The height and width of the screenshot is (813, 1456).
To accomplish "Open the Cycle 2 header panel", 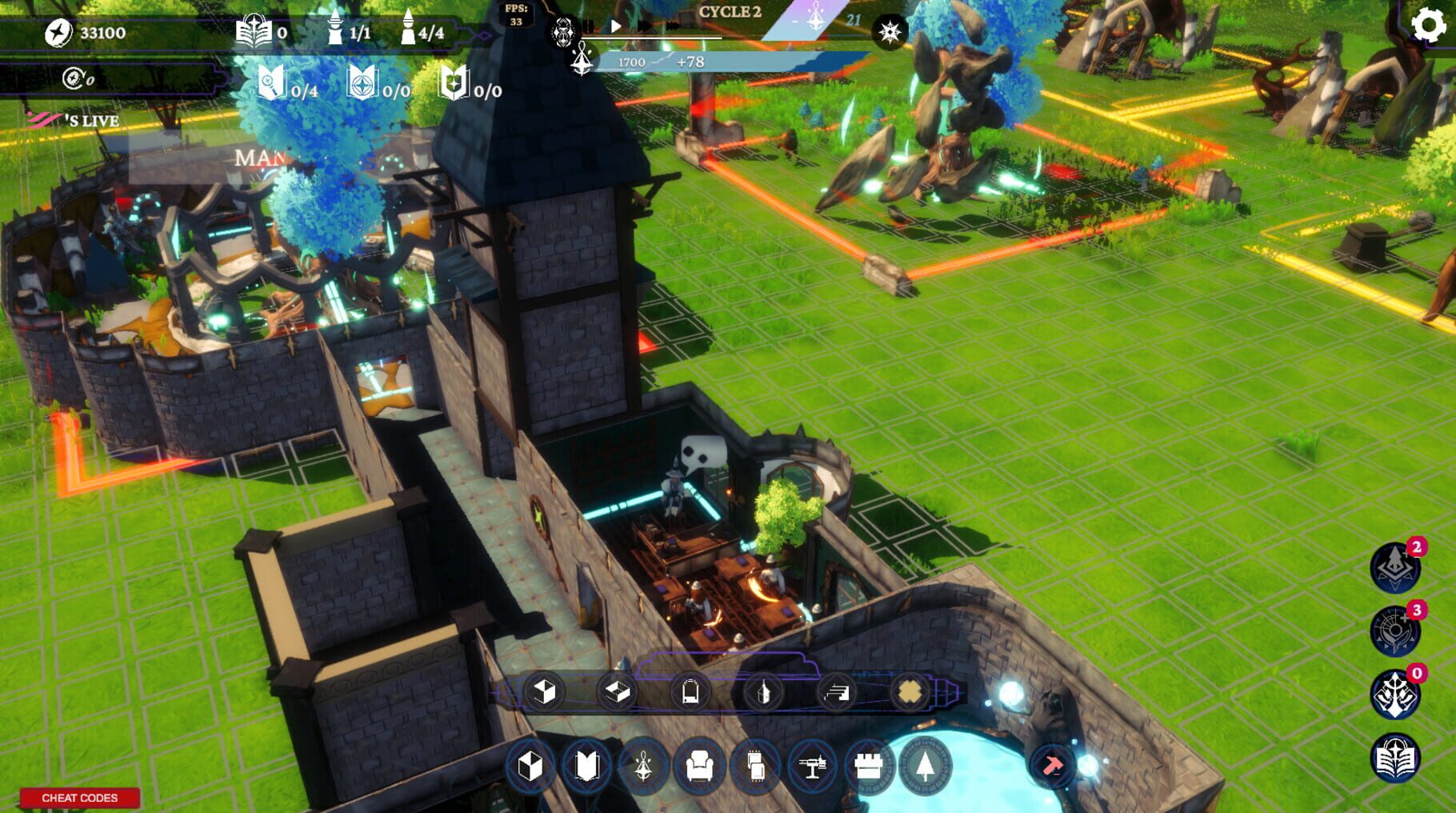I will coord(732,13).
